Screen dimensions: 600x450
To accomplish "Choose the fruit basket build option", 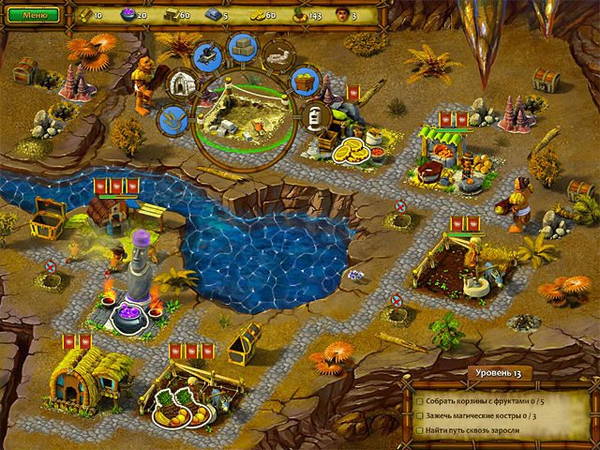I will (305, 83).
